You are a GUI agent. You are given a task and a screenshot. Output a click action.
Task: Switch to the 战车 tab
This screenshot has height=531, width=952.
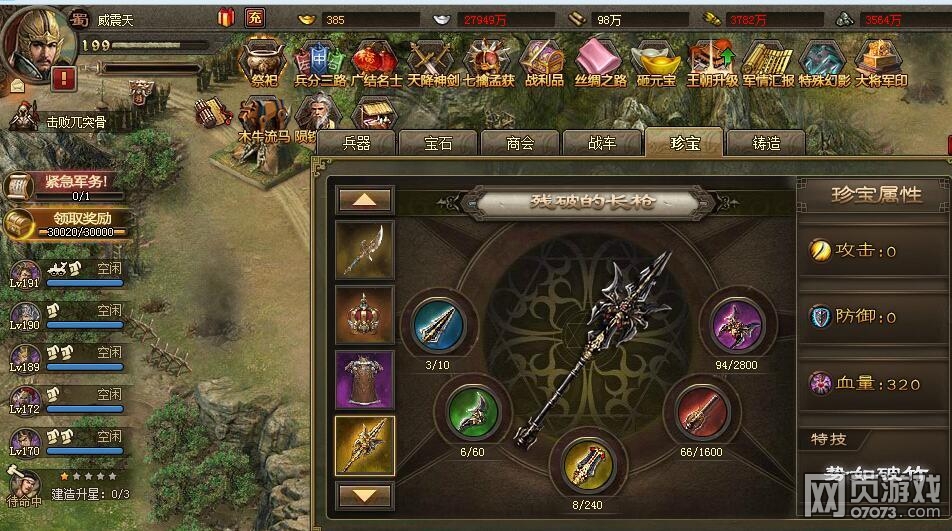click(602, 143)
